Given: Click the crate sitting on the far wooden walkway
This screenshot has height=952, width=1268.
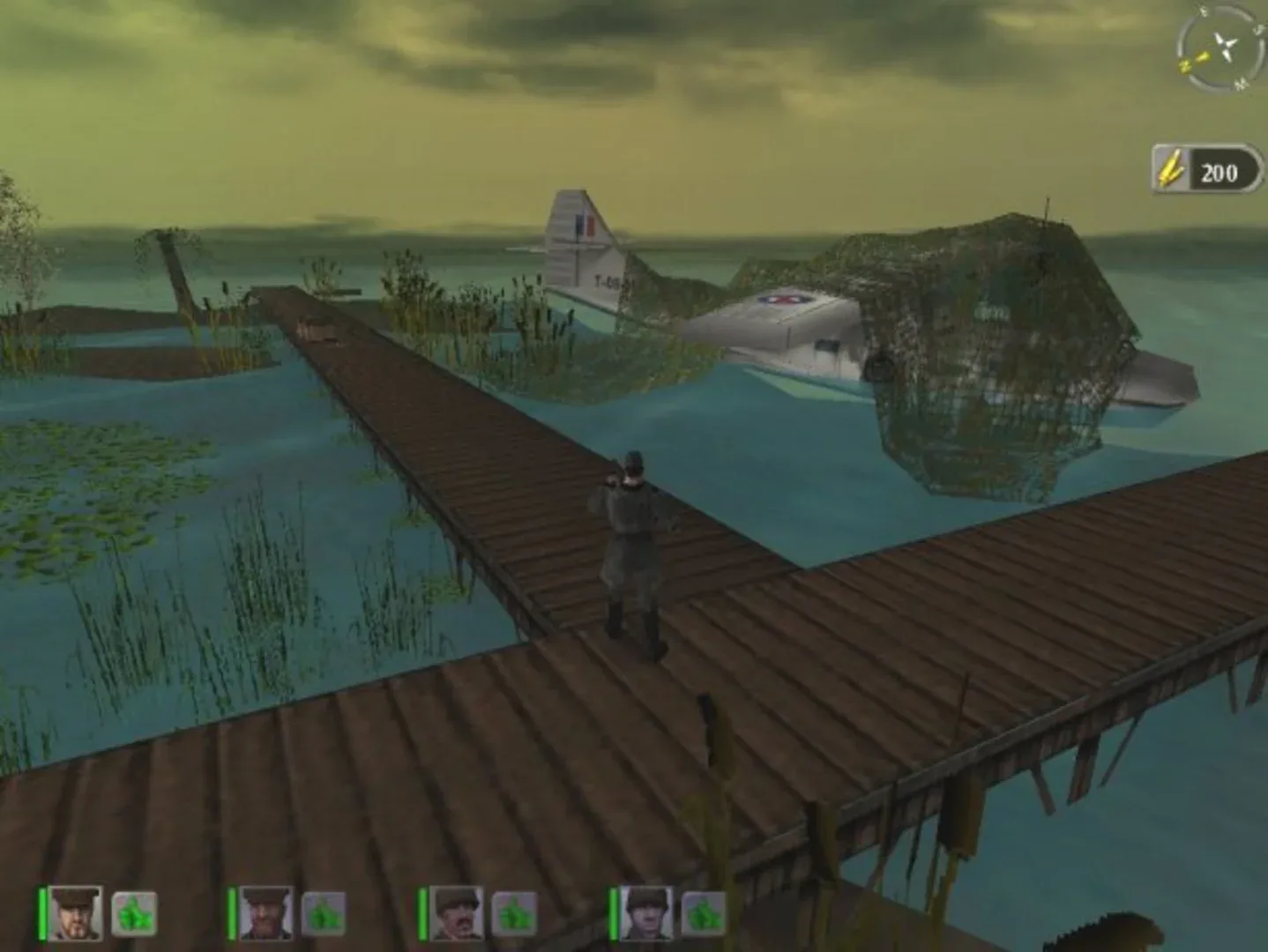Looking at the screenshot, I should click(317, 328).
